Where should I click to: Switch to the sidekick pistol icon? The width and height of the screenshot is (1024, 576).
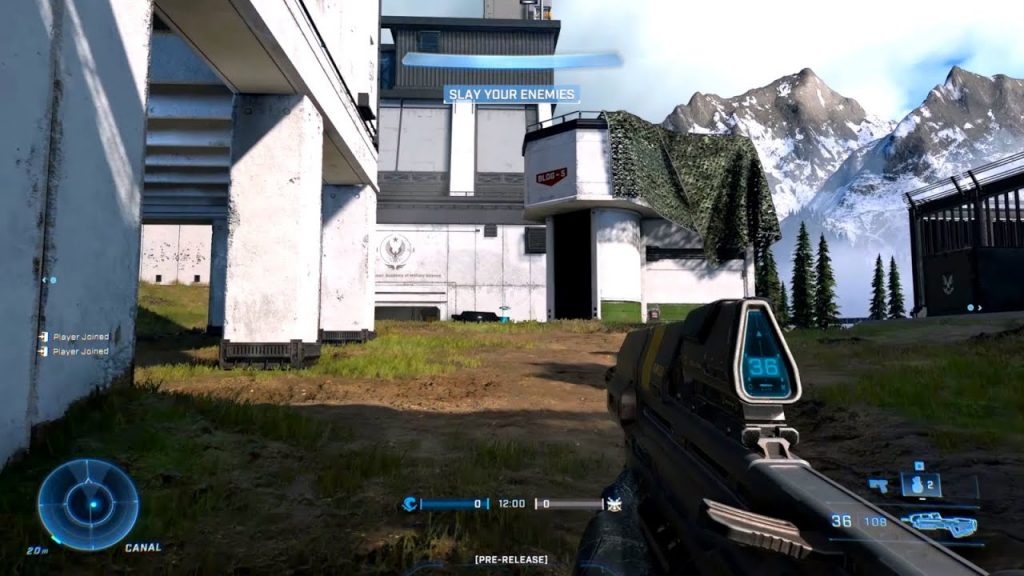pos(880,486)
